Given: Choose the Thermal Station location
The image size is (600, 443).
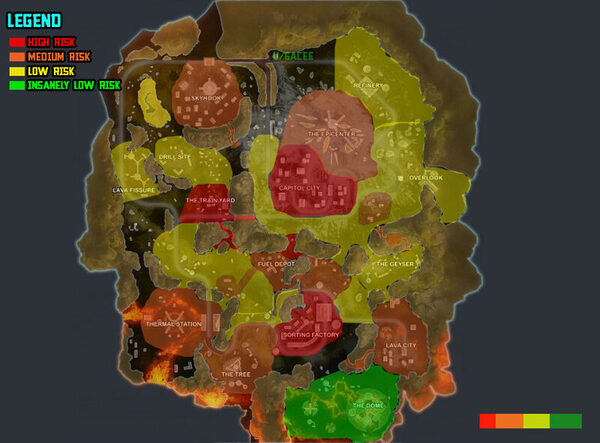Looking at the screenshot, I should (174, 324).
